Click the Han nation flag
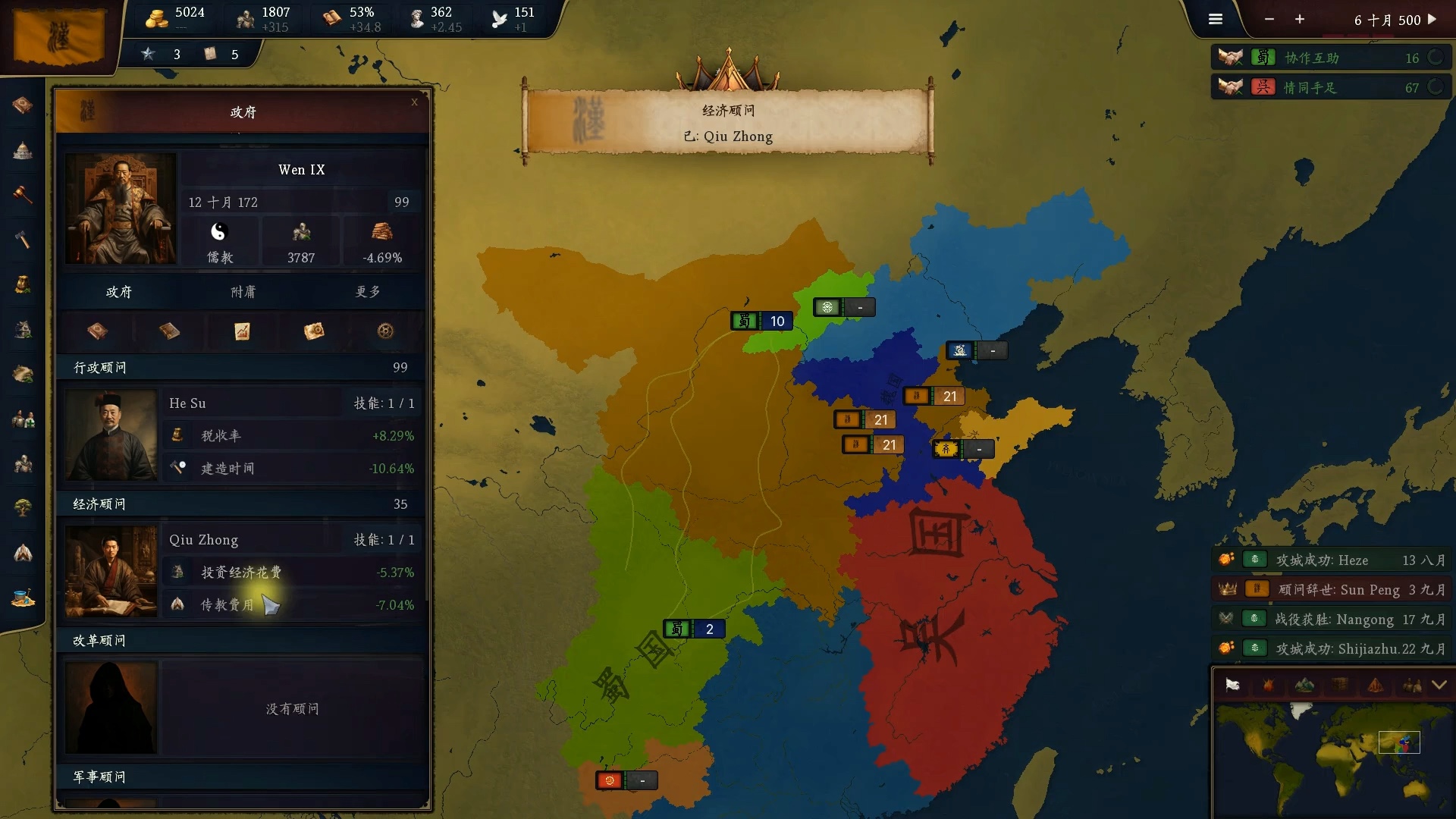 pos(59,36)
